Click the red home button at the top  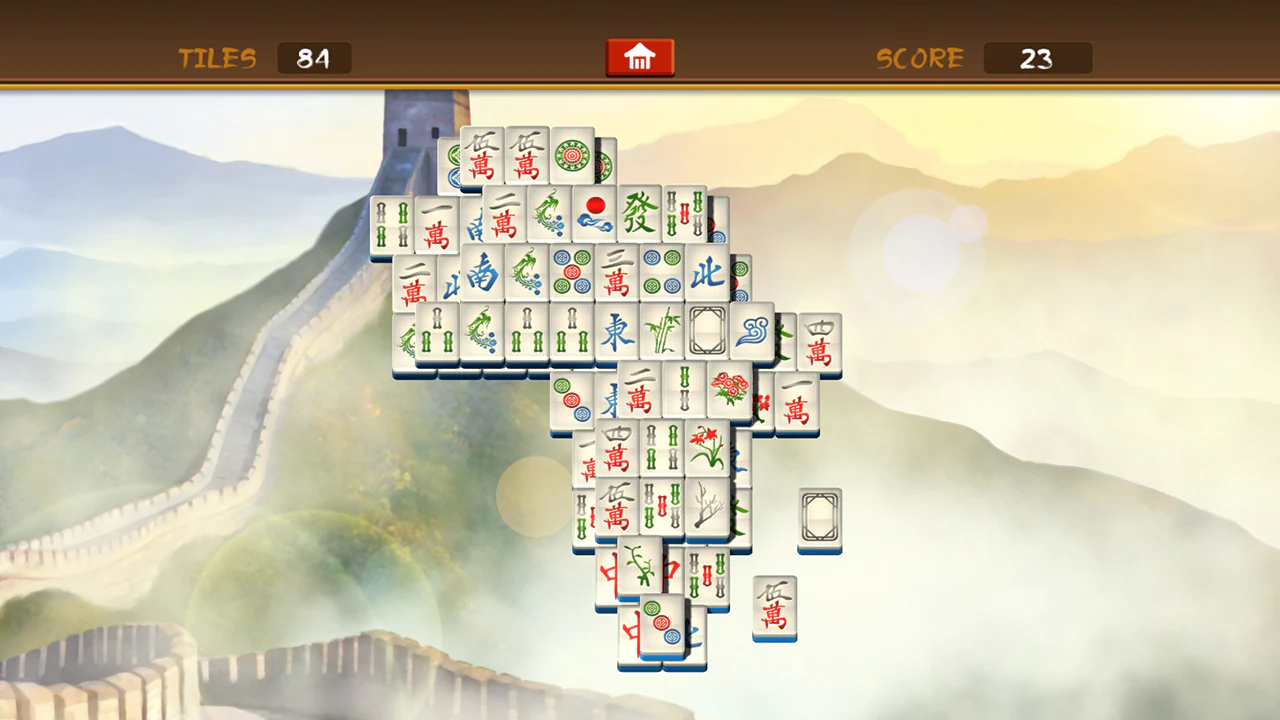click(640, 57)
